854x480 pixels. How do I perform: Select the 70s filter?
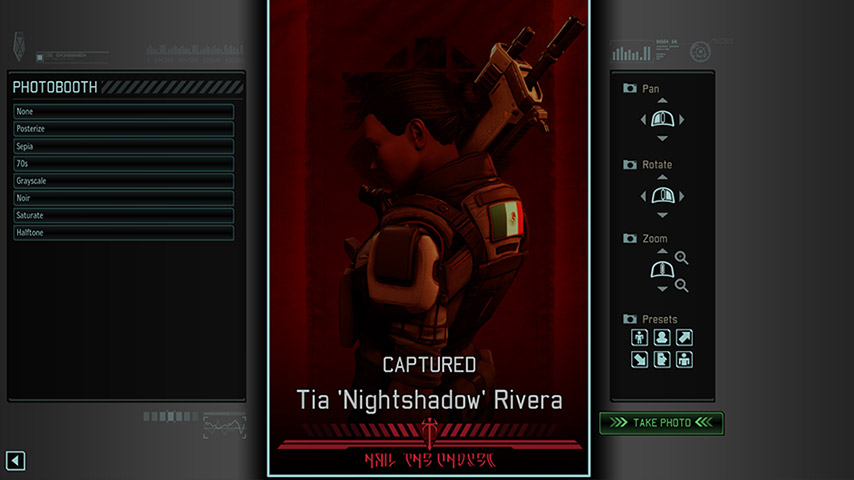(124, 163)
